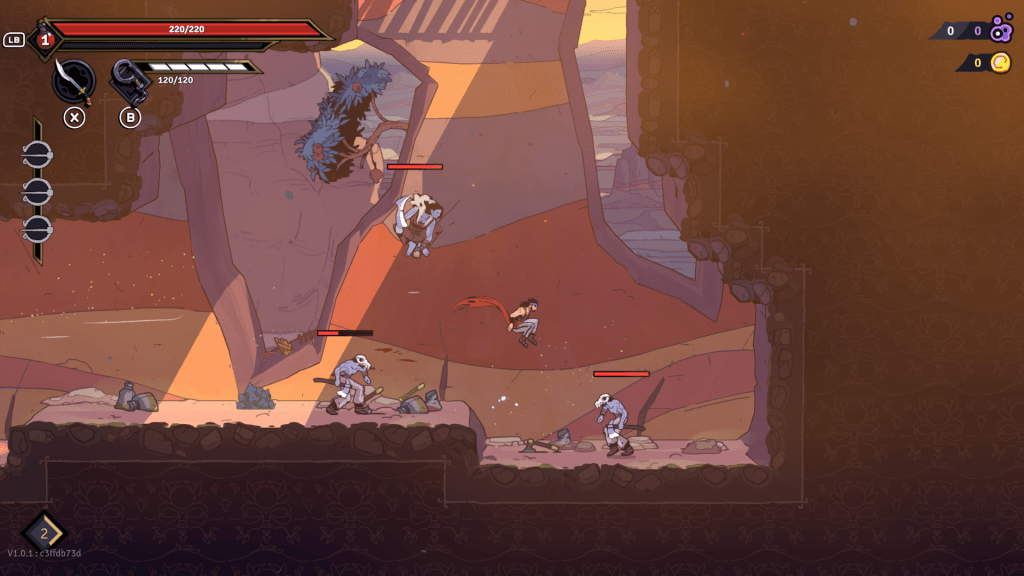
Task: Click the gold coin currency icon
Action: click(x=1001, y=63)
